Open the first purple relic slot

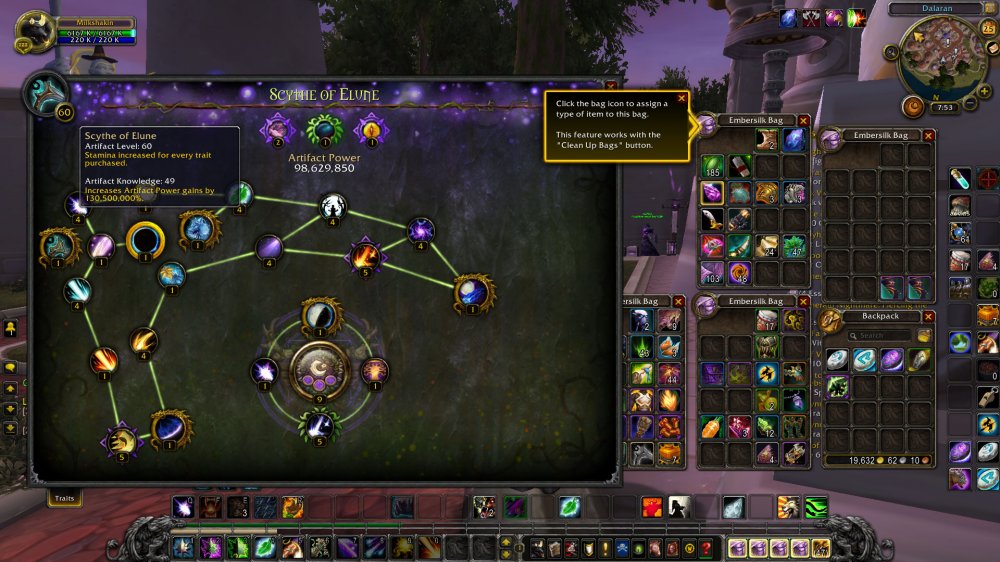tap(277, 128)
